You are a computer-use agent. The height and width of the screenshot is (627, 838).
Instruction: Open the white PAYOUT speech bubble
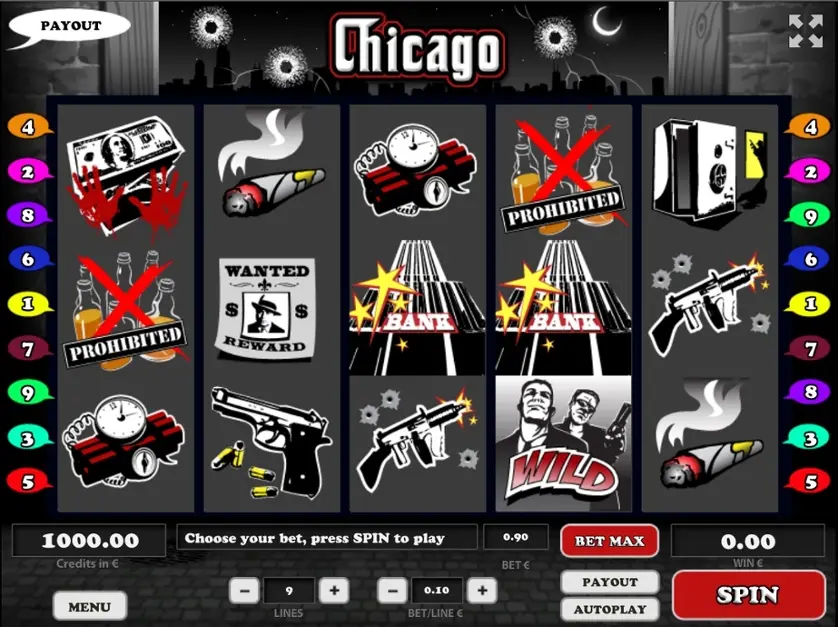69,26
